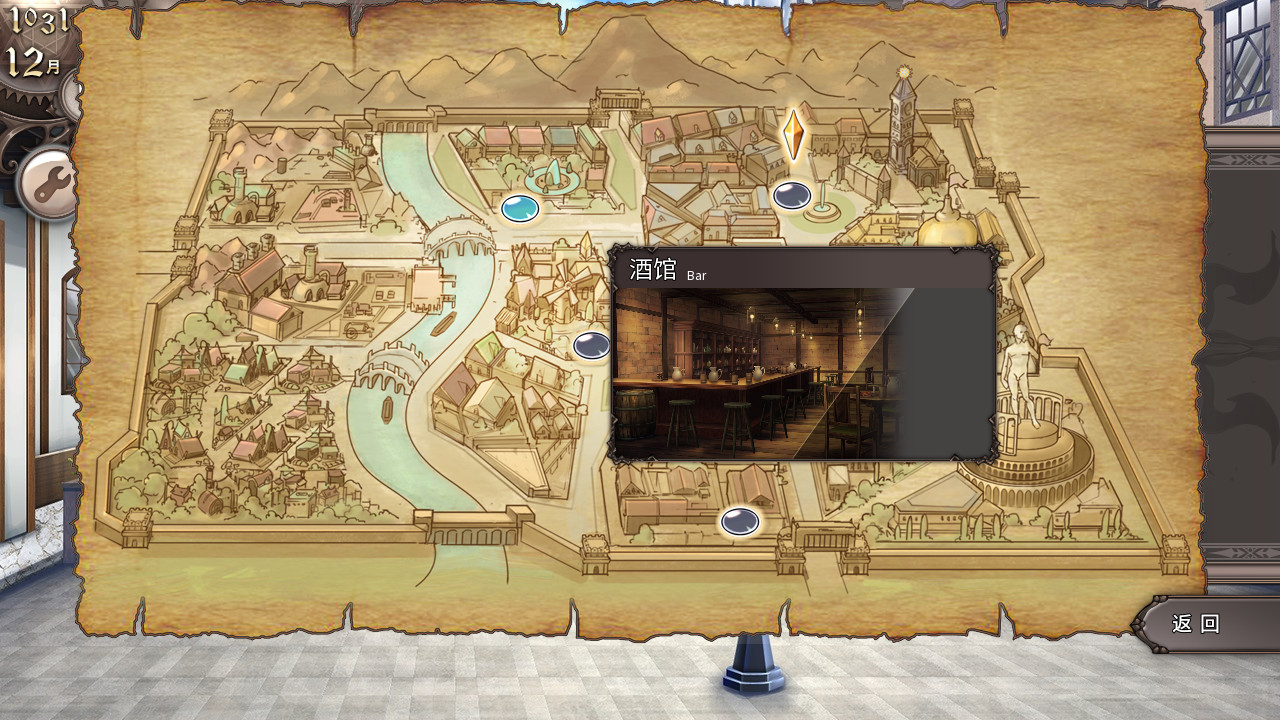This screenshot has height=720, width=1280.
Task: Click the small Bar subtitle text
Action: (x=697, y=275)
